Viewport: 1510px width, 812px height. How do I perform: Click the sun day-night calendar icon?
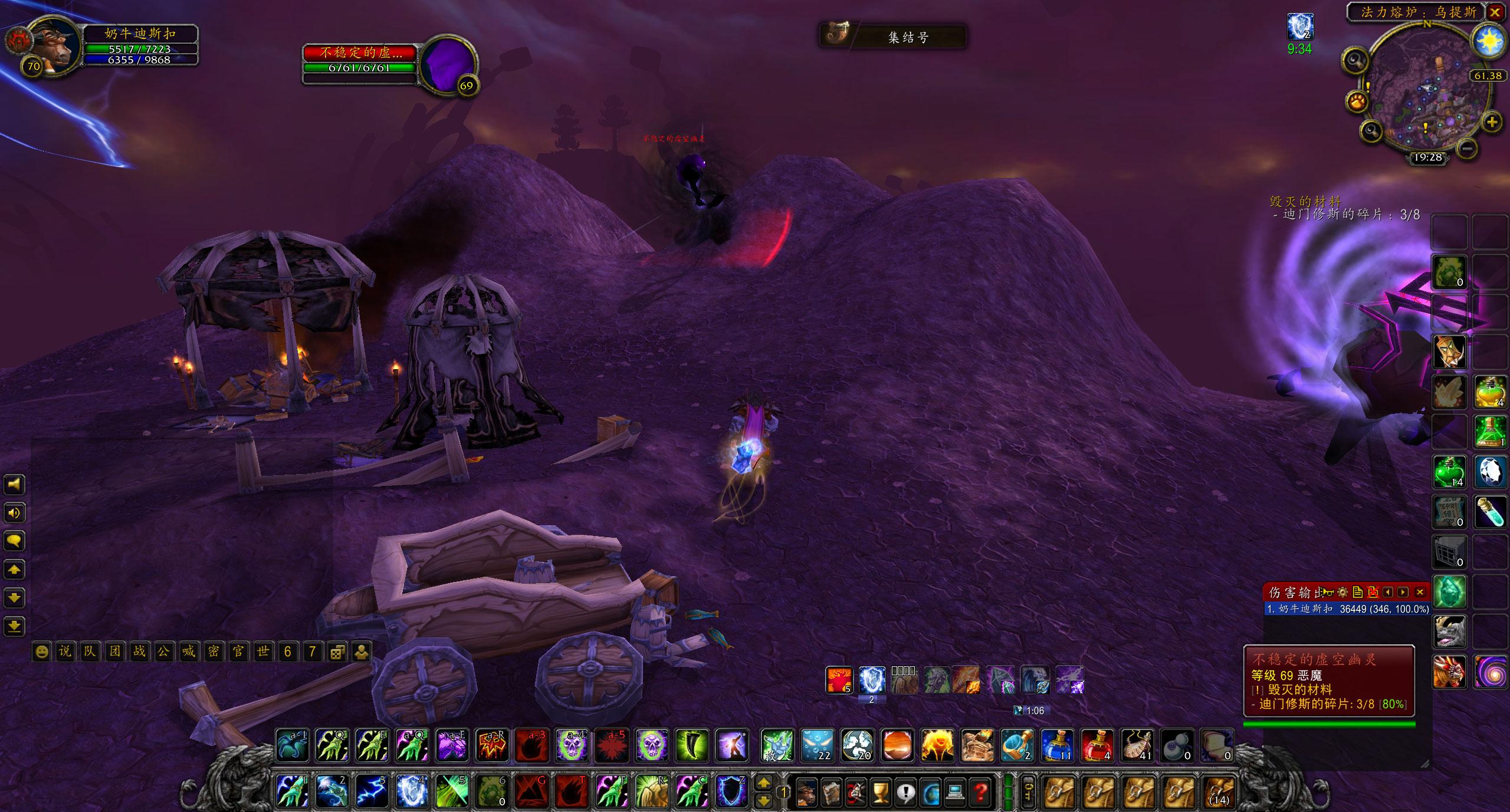pos(1488,41)
